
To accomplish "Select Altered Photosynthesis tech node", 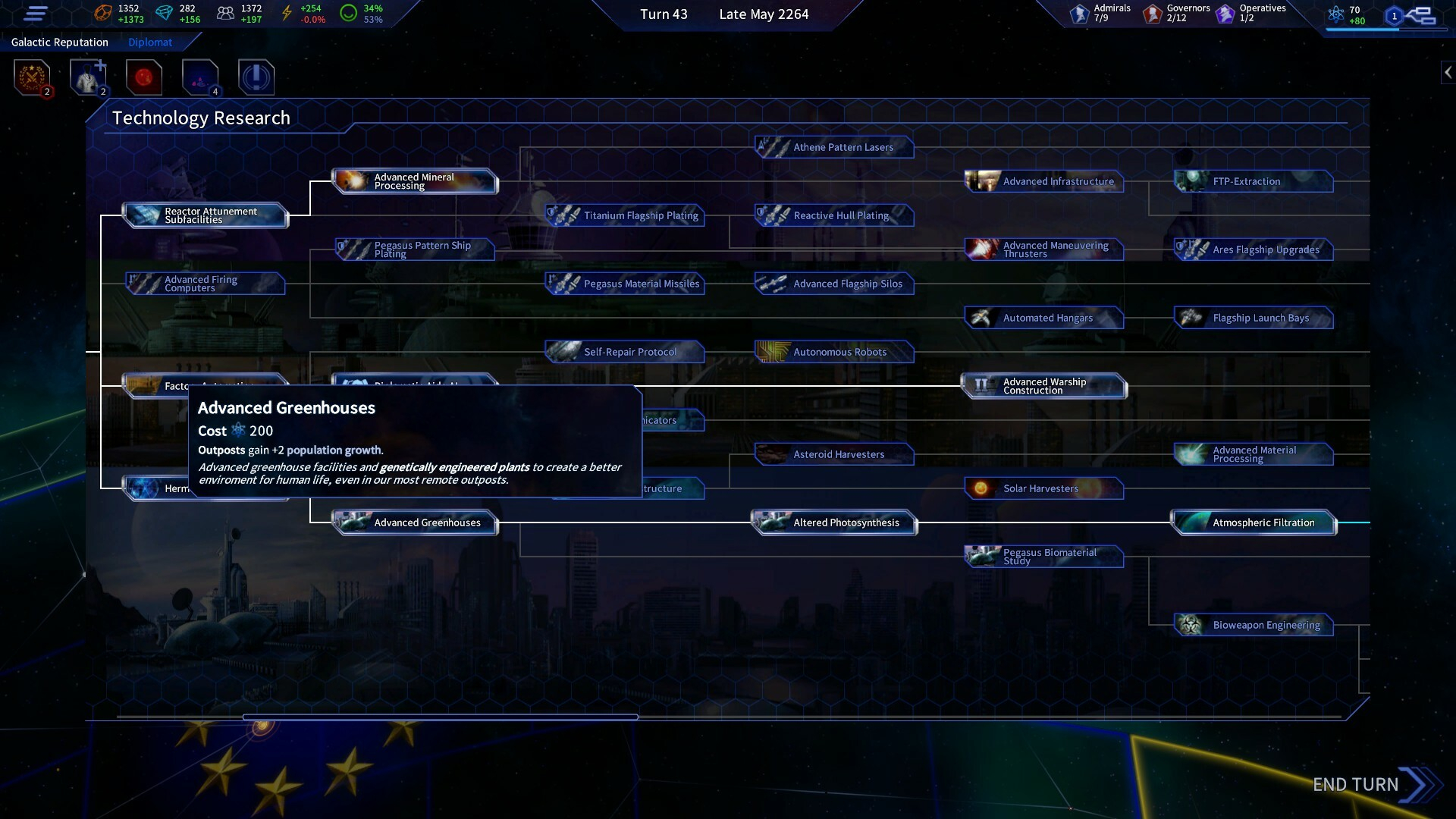I will coord(834,522).
